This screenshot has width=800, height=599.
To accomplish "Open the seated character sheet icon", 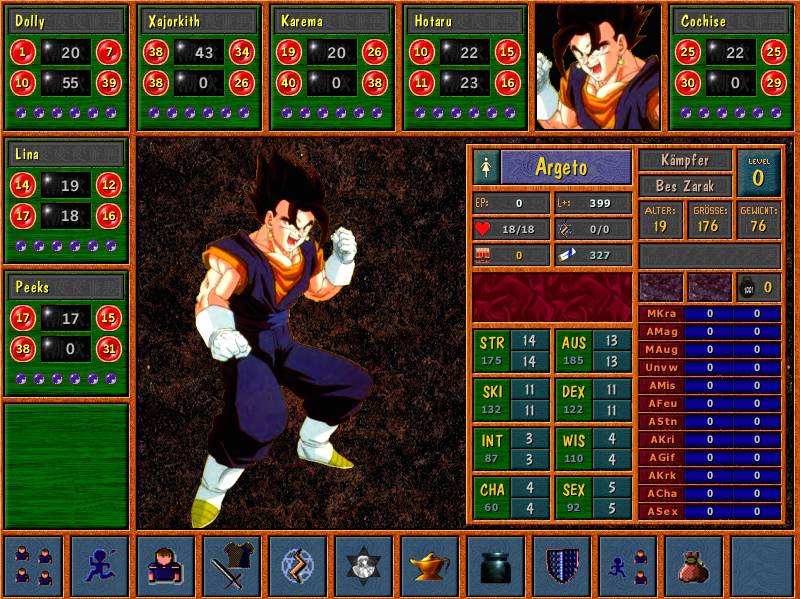I will [165, 566].
